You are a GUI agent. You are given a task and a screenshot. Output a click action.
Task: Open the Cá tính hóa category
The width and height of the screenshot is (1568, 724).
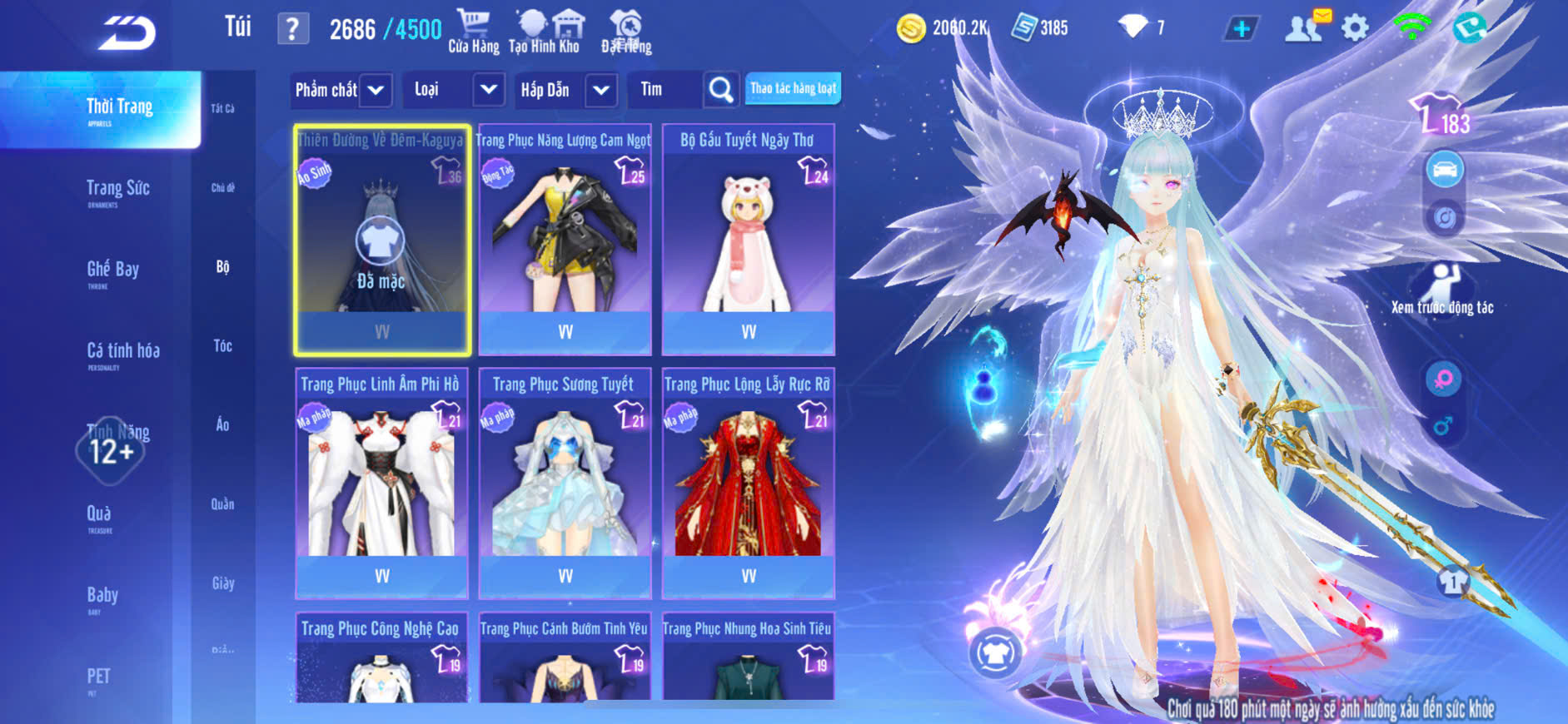coord(122,351)
